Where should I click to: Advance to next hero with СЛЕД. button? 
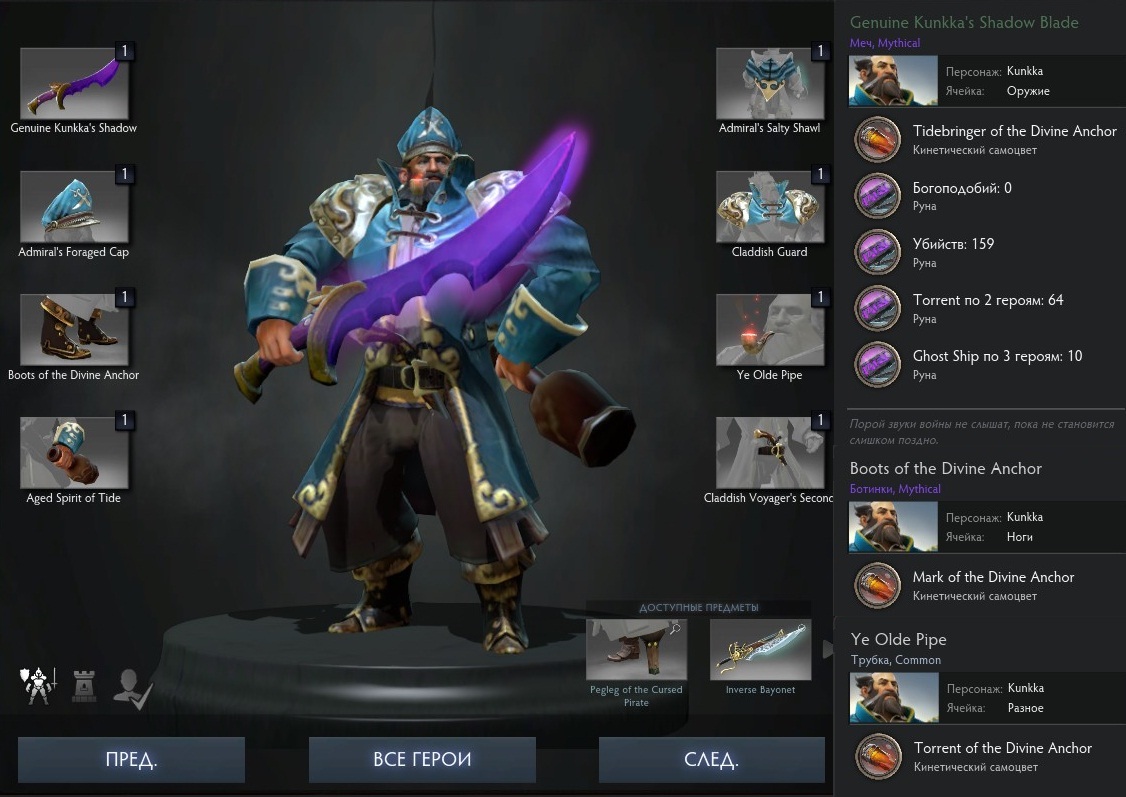pos(711,759)
